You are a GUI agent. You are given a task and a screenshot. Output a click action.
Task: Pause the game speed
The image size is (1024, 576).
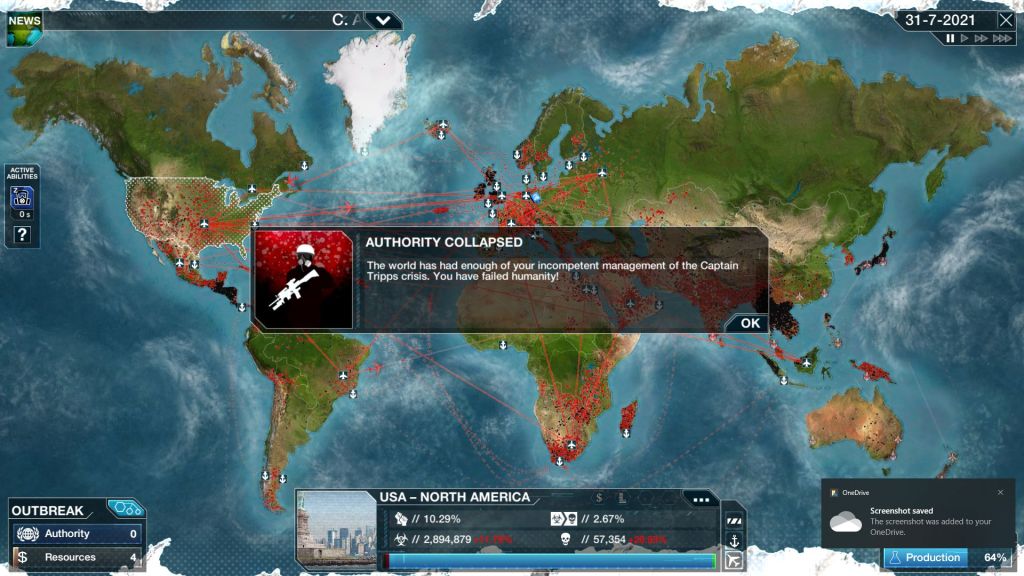coord(951,39)
